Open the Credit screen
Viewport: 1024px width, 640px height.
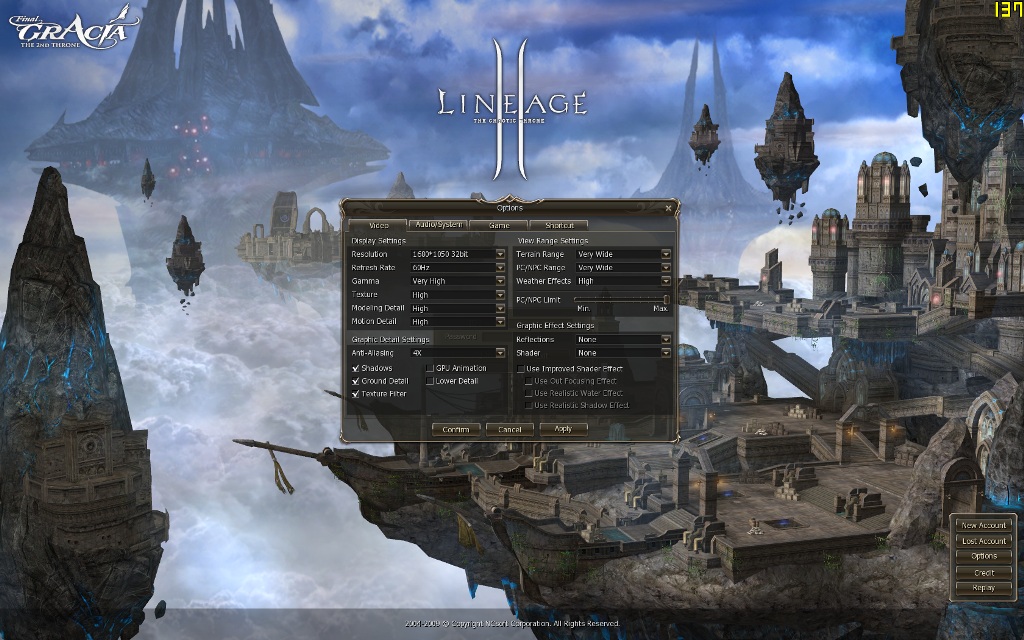click(983, 572)
